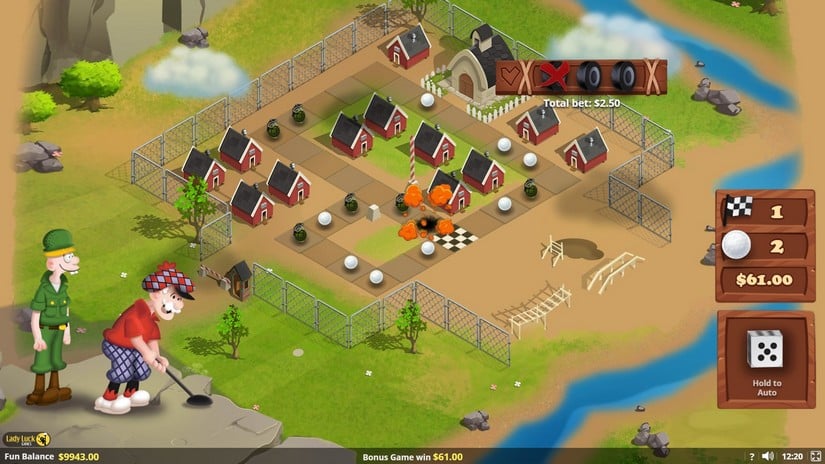The height and width of the screenshot is (464, 825).
Task: Click the Lady Luck Games logo
Action: tap(27, 439)
